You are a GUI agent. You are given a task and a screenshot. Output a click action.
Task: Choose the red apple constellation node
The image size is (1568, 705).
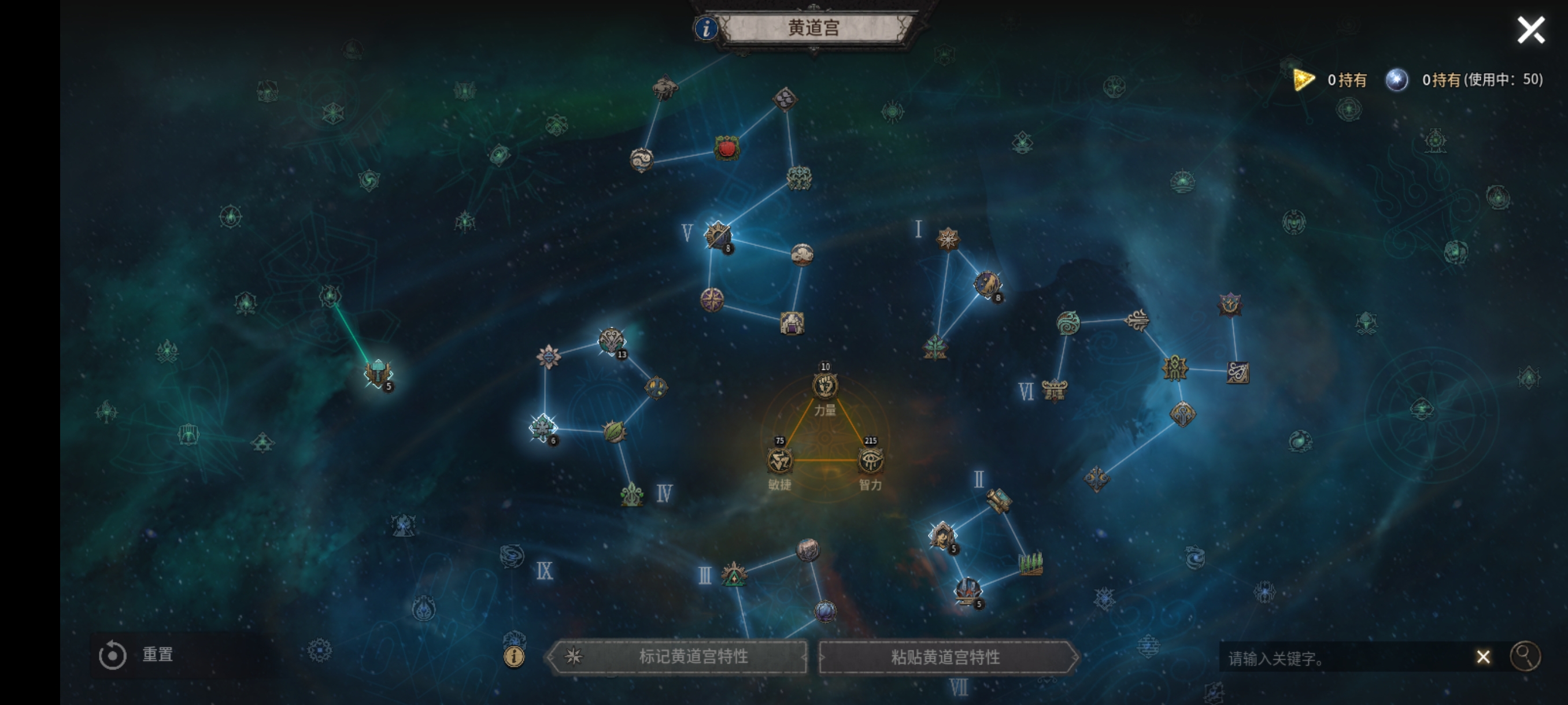[x=727, y=148]
